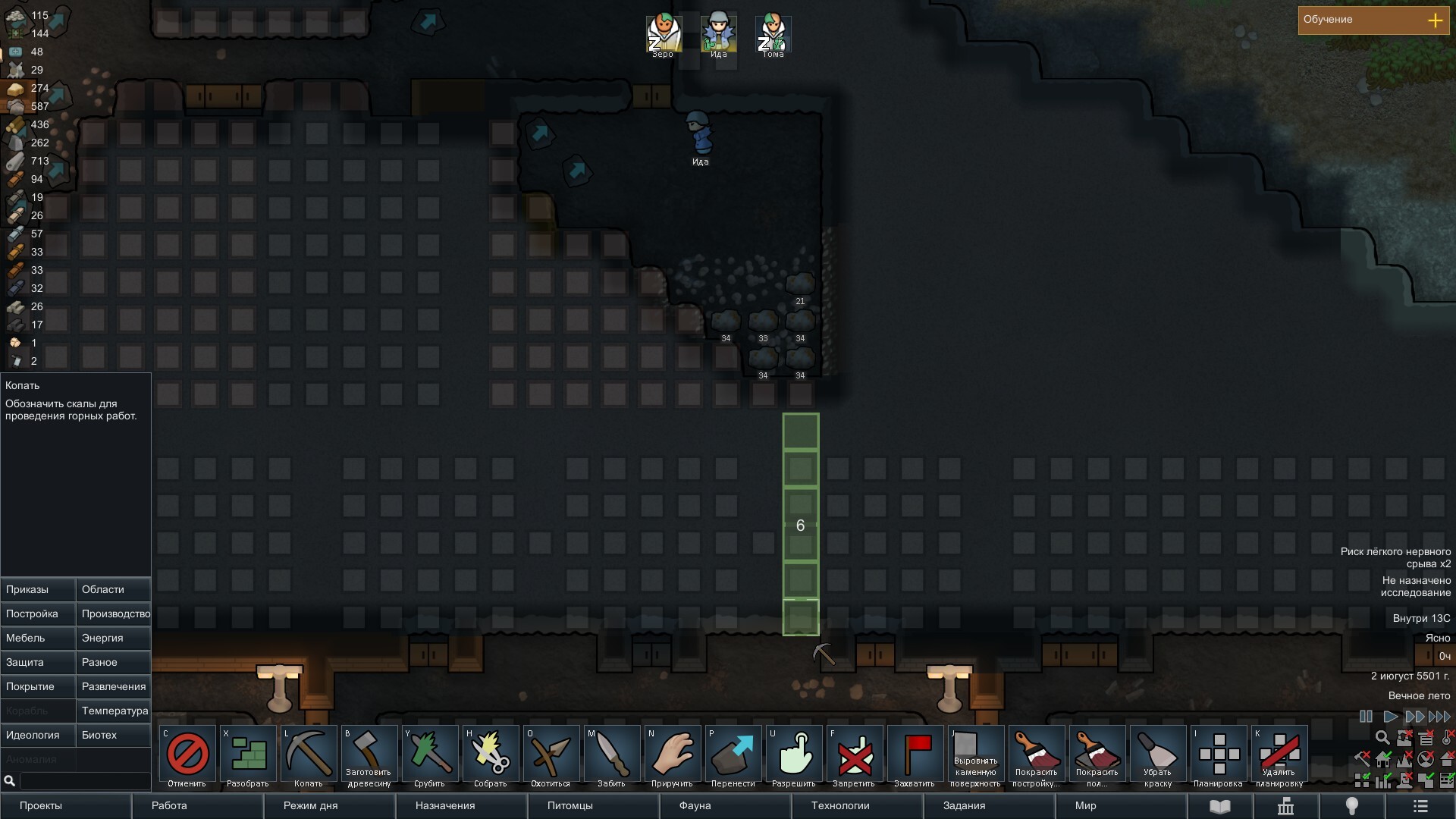
Task: Choose the Планировка planning tool
Action: point(1219,757)
